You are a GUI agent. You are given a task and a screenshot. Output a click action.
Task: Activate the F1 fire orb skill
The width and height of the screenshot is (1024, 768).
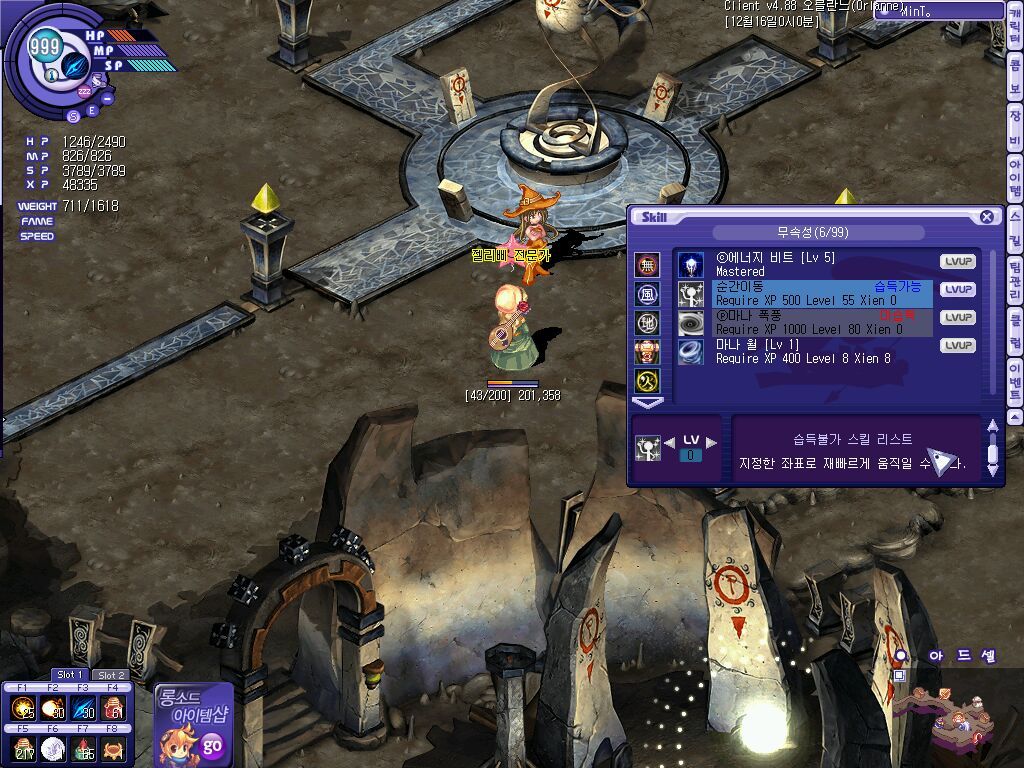[22, 709]
